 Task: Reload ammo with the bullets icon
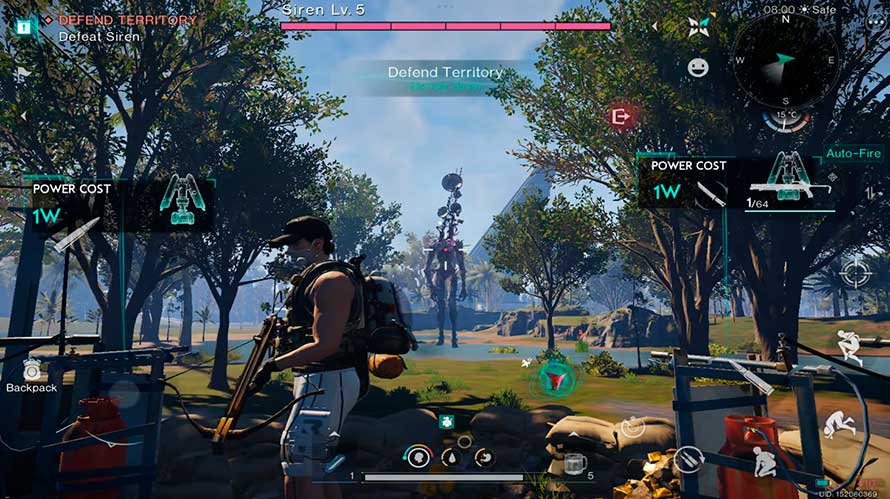[686, 460]
